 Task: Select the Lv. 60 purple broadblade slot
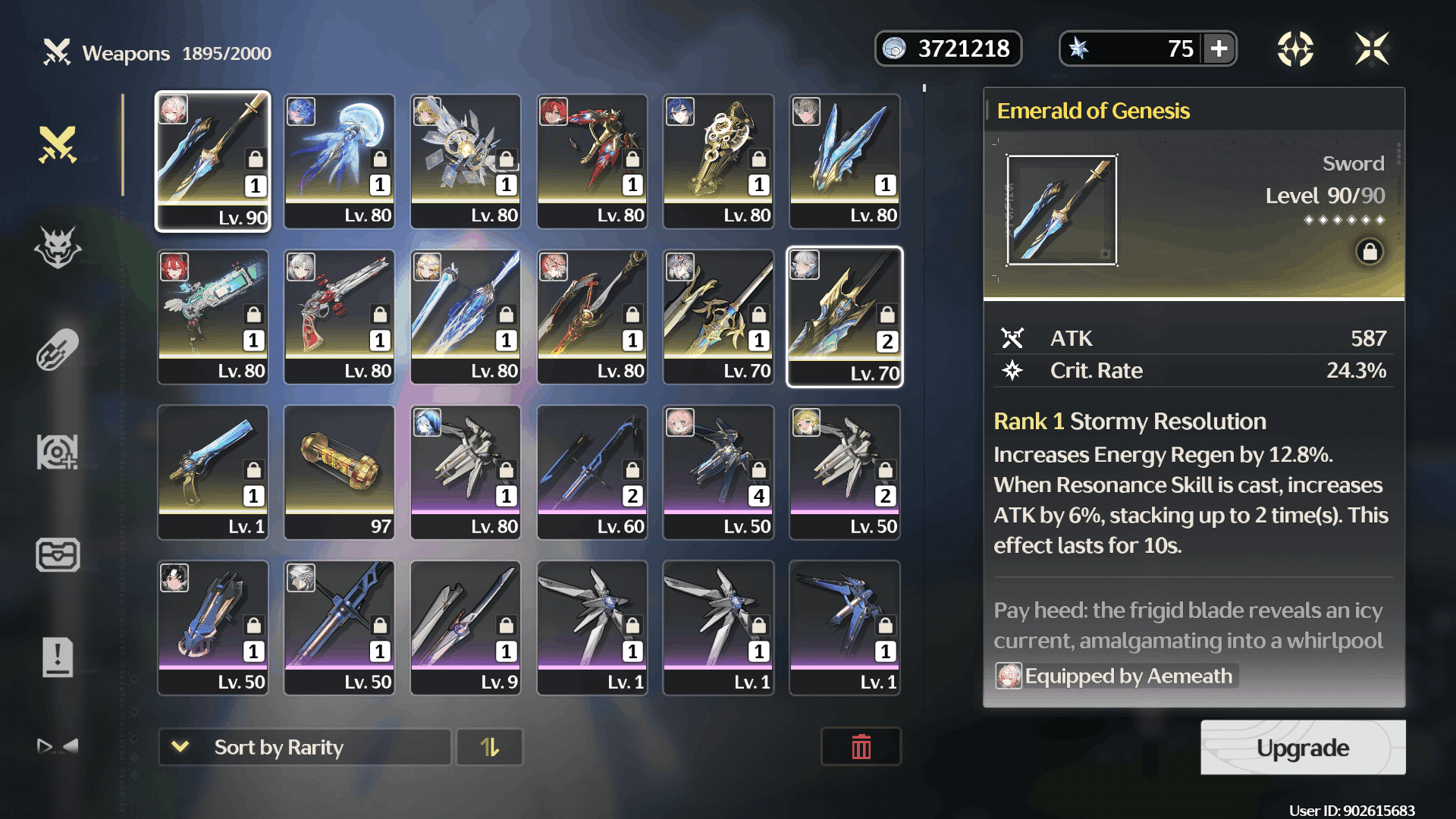(x=592, y=472)
